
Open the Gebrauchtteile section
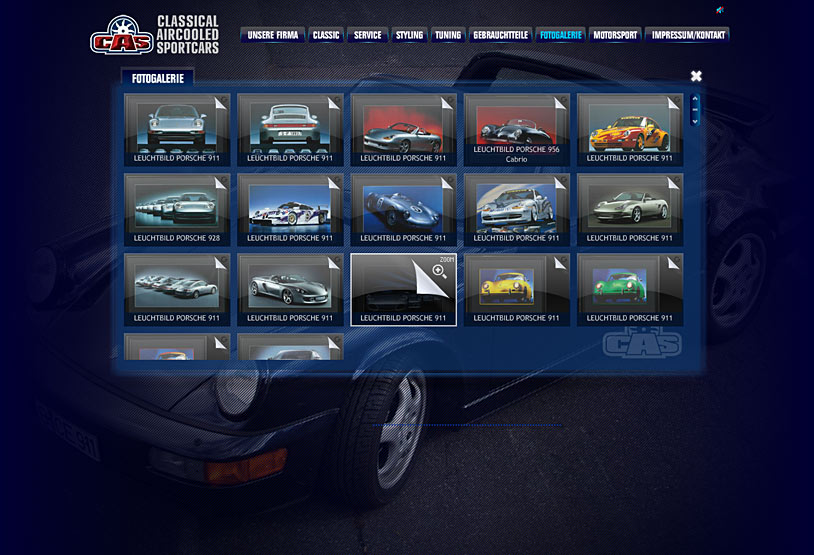click(500, 35)
